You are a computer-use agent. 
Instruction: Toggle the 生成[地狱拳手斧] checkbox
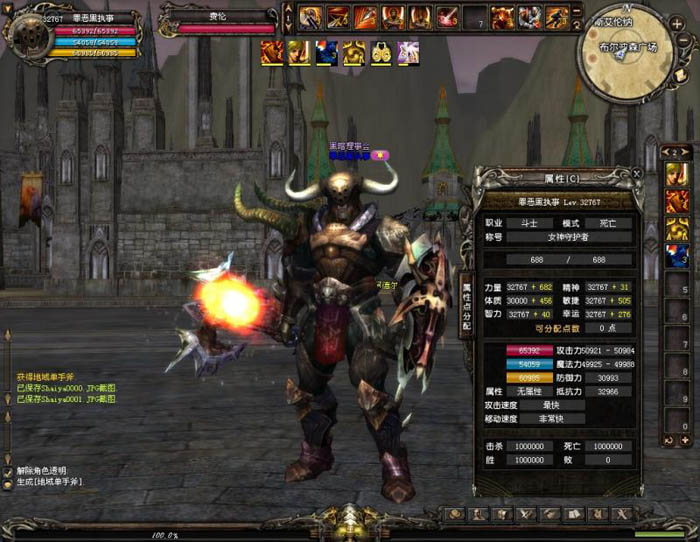(9, 482)
